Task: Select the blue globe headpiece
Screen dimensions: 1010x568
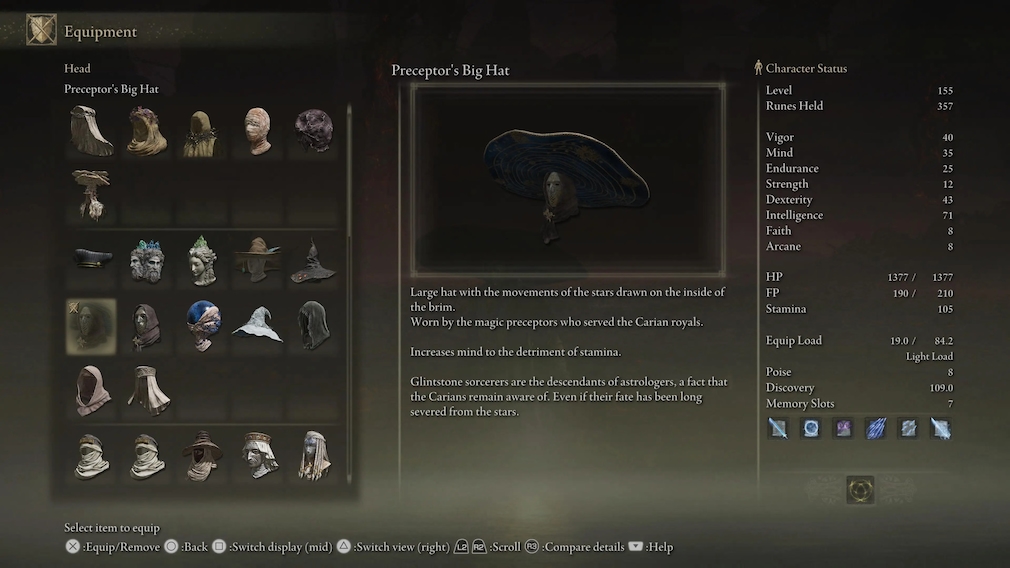Action: click(203, 326)
